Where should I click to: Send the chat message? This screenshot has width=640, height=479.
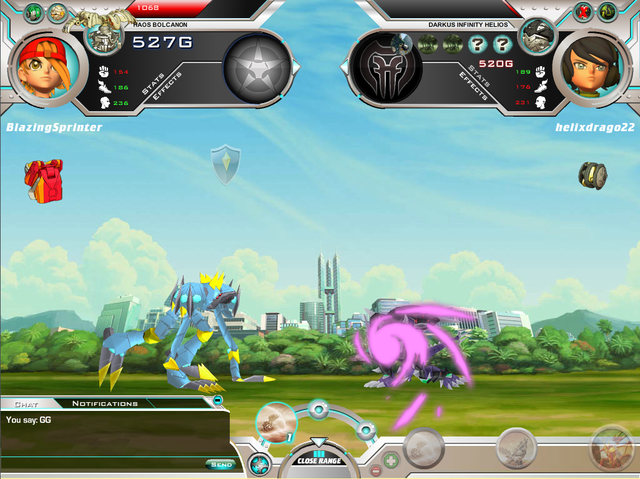click(219, 464)
